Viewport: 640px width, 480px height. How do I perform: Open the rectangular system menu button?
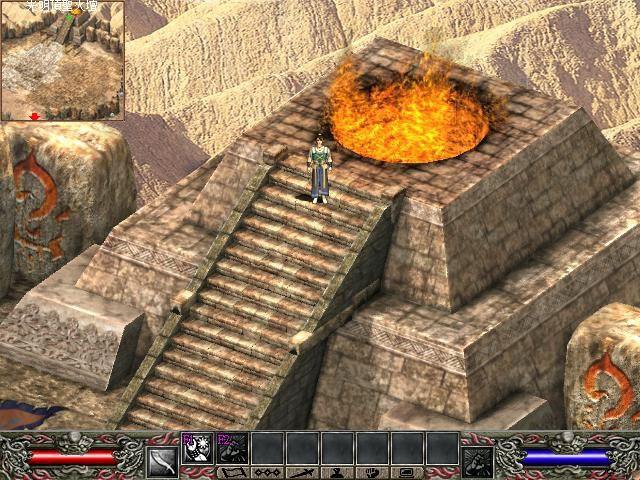(407, 472)
